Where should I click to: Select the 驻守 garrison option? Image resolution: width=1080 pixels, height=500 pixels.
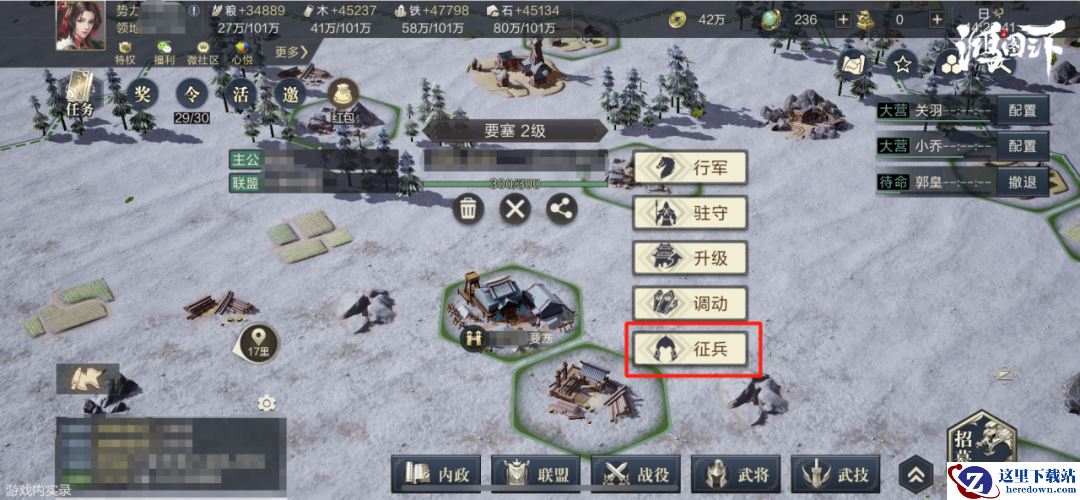(692, 213)
